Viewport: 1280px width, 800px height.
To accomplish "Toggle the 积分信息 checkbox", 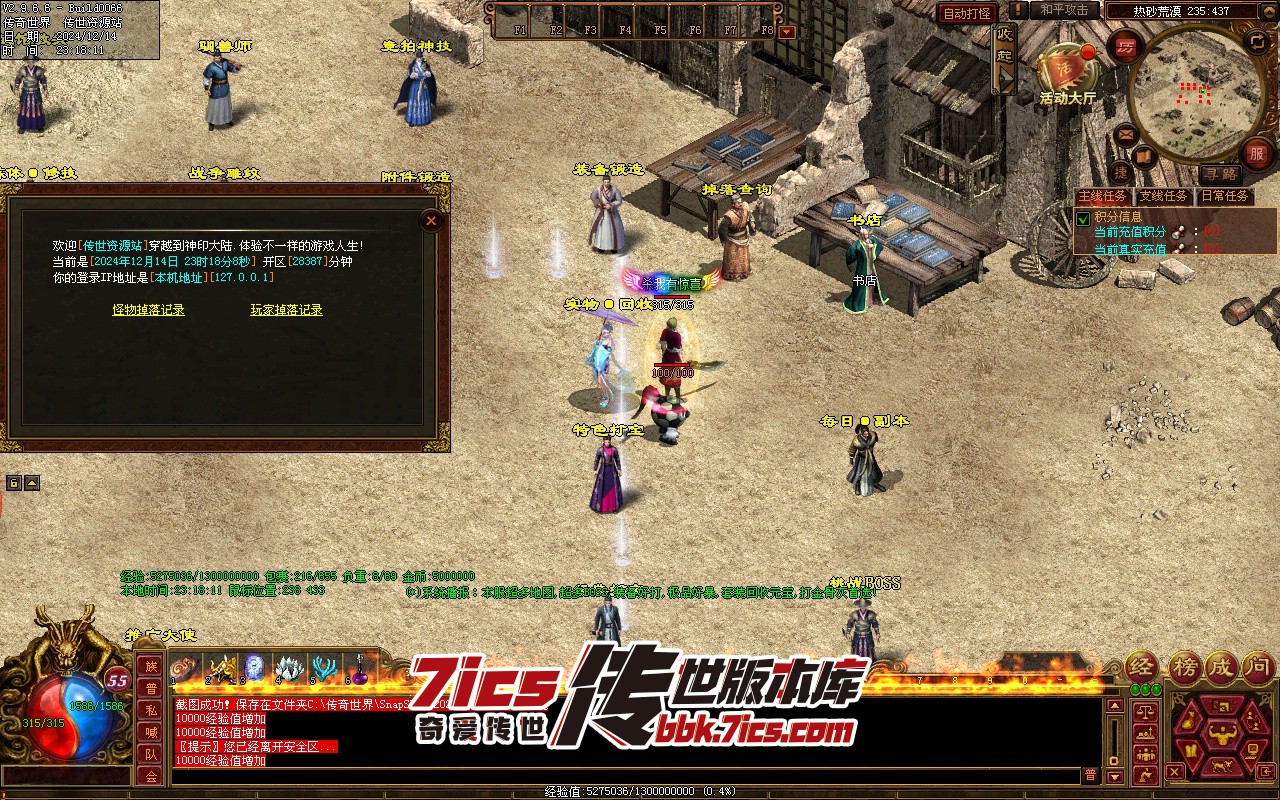I will coord(1082,218).
